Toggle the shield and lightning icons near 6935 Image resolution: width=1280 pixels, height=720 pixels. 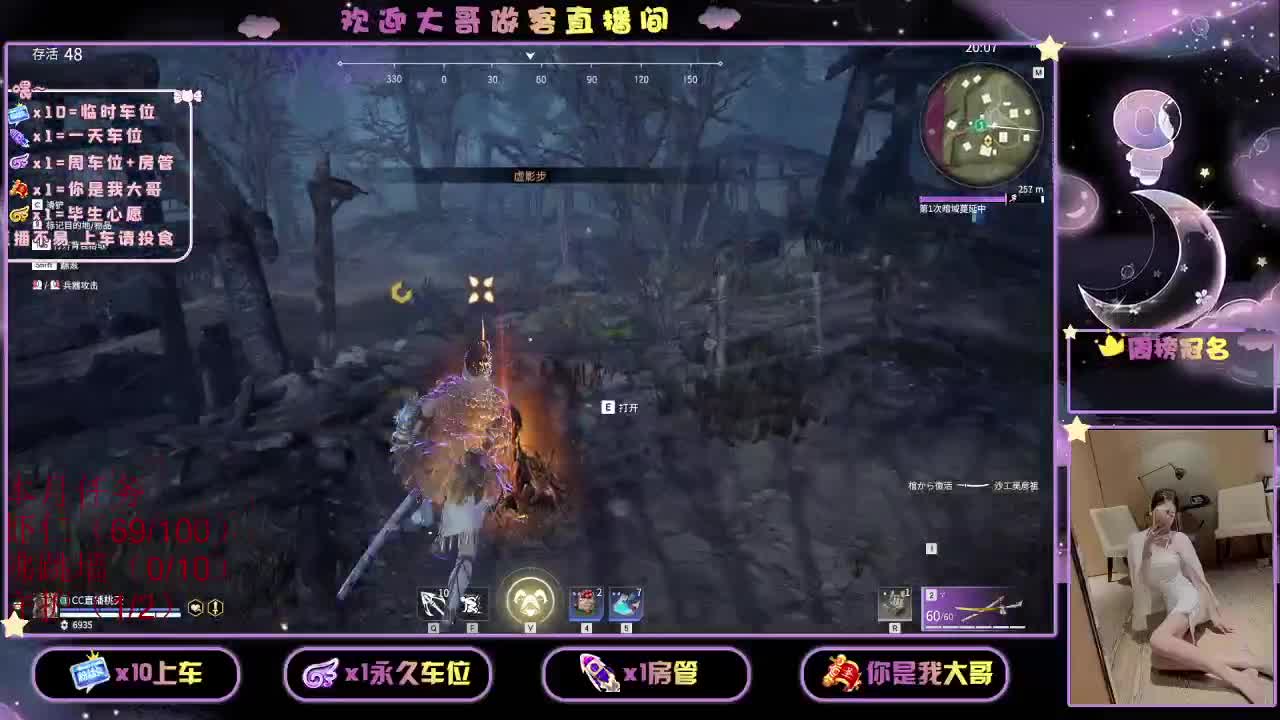coord(205,607)
